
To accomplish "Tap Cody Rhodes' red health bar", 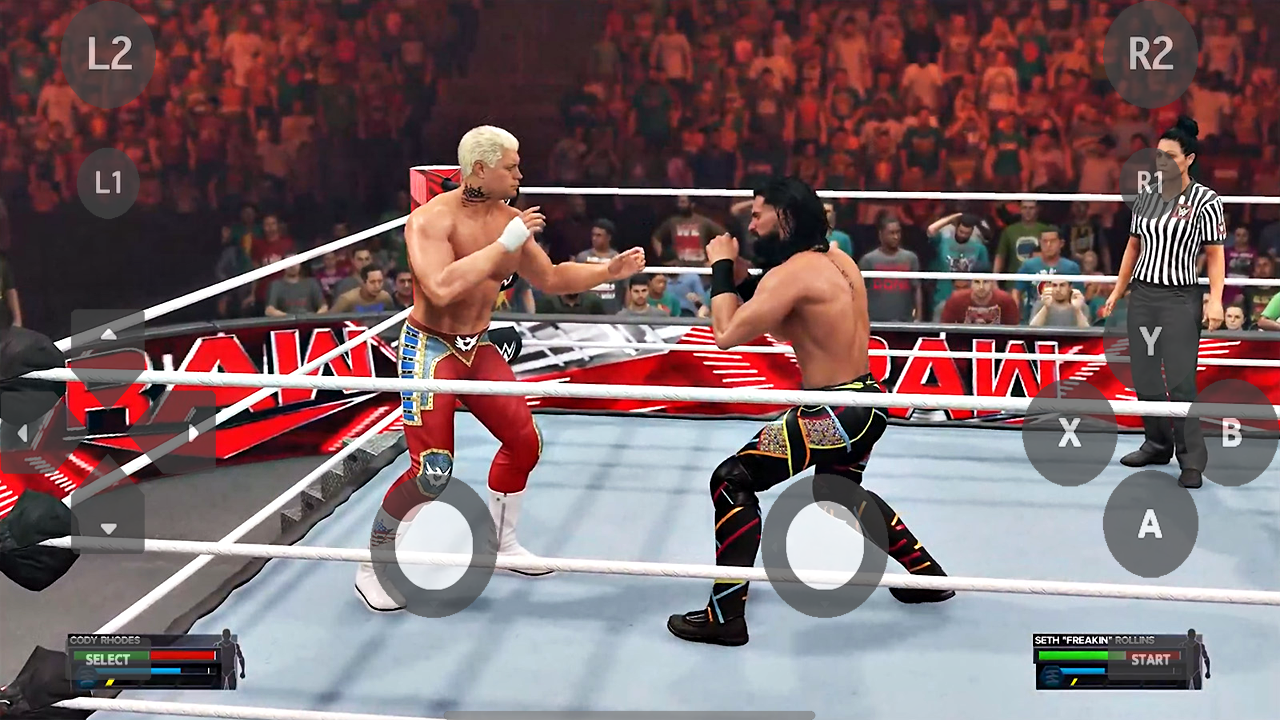I will coord(183,656).
